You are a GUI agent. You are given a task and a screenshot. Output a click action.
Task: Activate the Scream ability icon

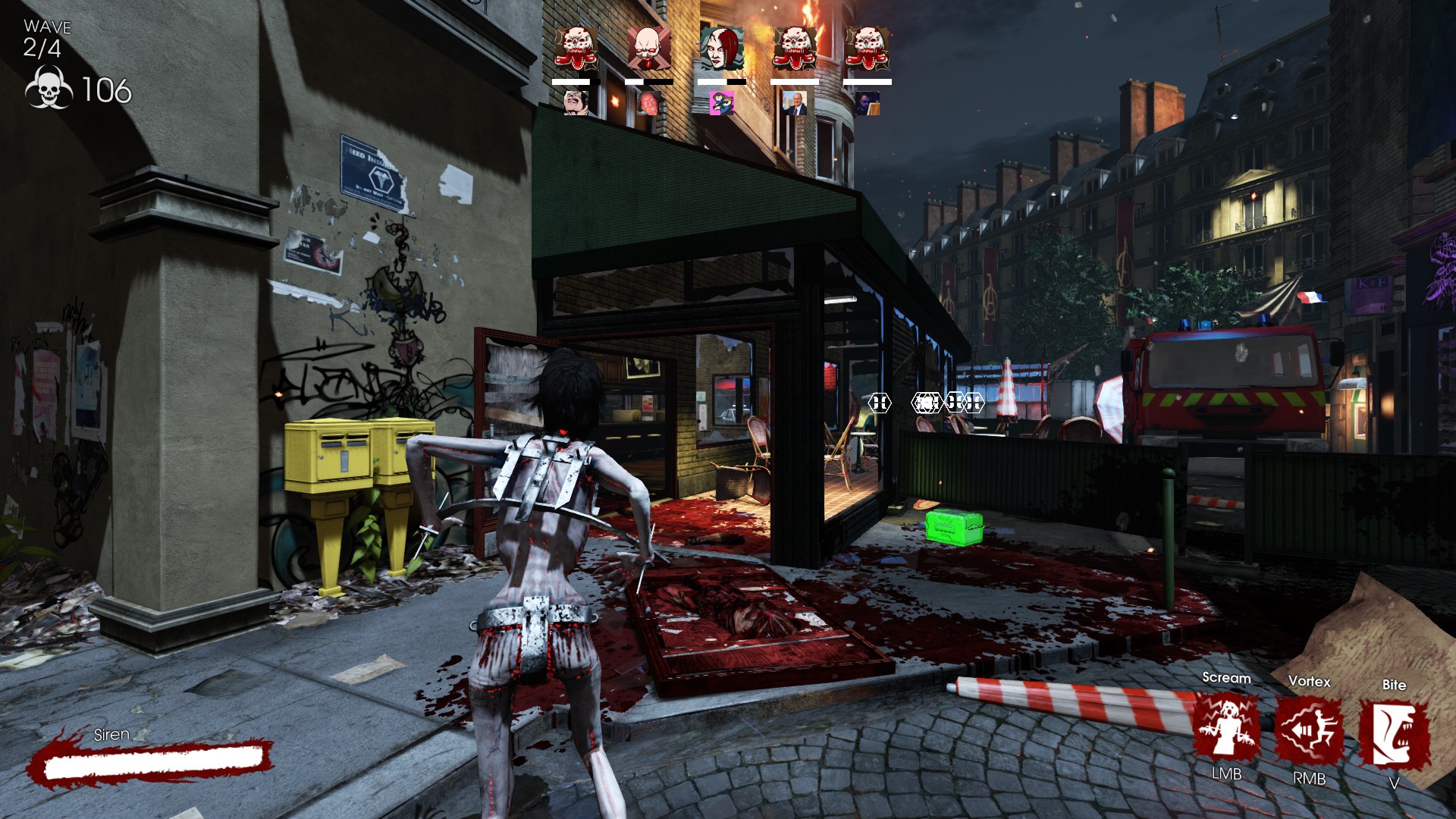1226,728
